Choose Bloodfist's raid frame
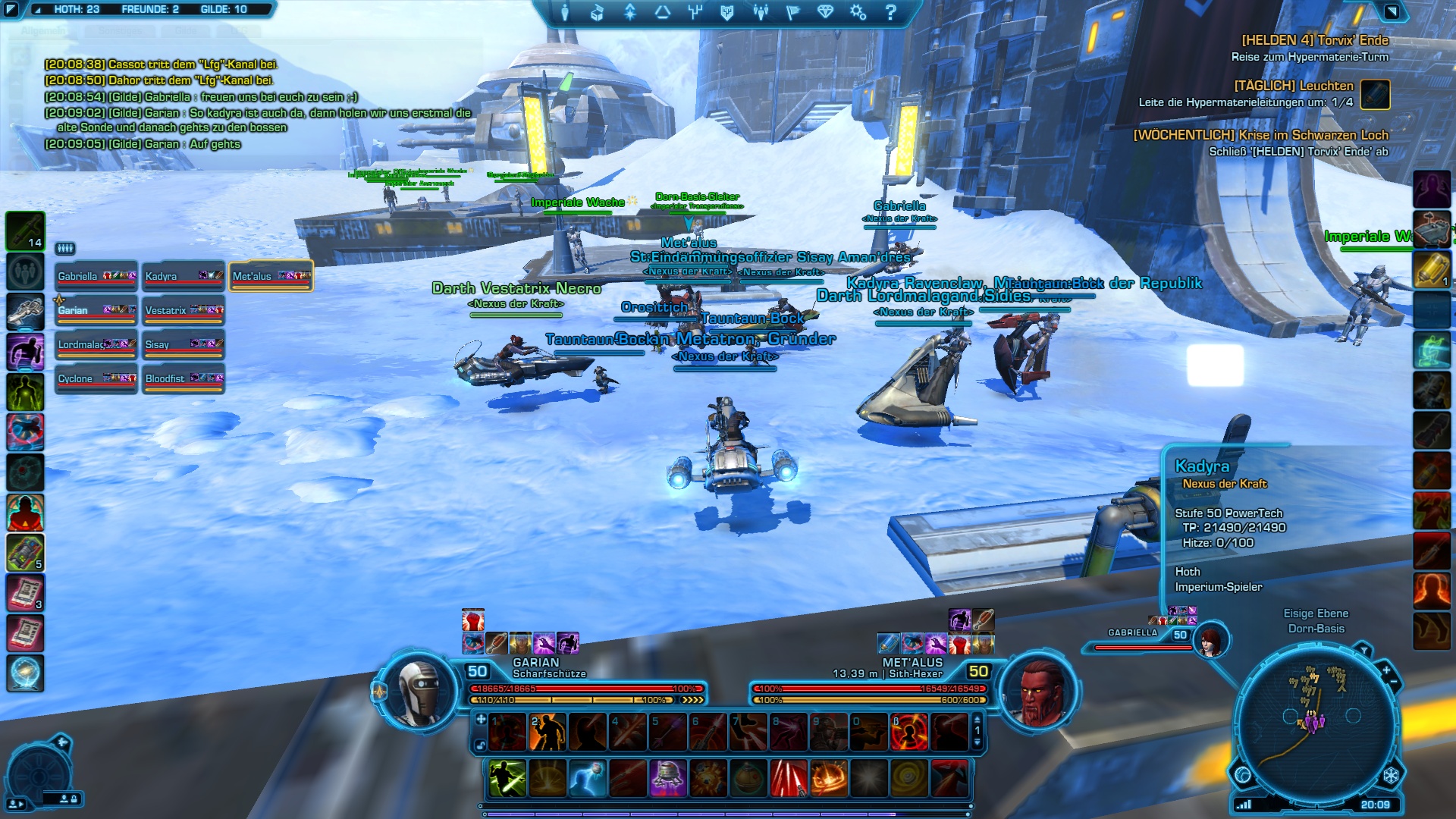Image resolution: width=1456 pixels, height=819 pixels. pyautogui.click(x=183, y=379)
